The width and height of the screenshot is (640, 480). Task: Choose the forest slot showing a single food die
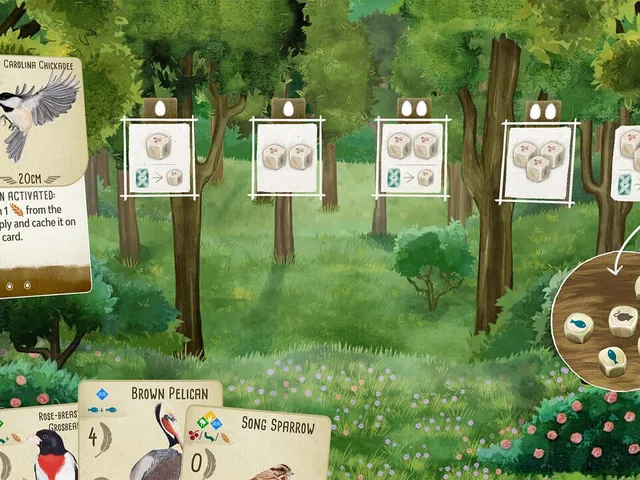(159, 158)
